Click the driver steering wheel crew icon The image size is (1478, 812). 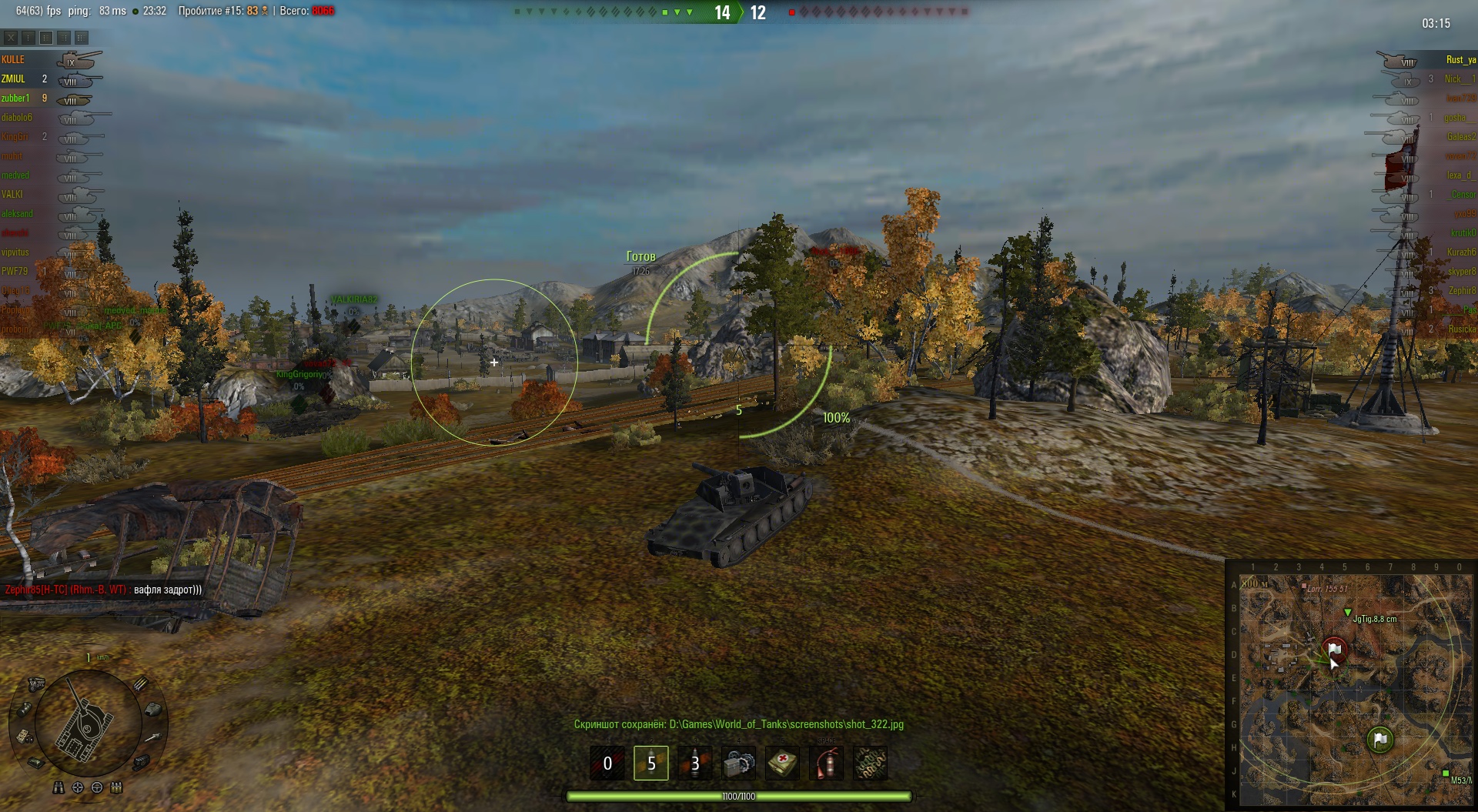[x=97, y=787]
